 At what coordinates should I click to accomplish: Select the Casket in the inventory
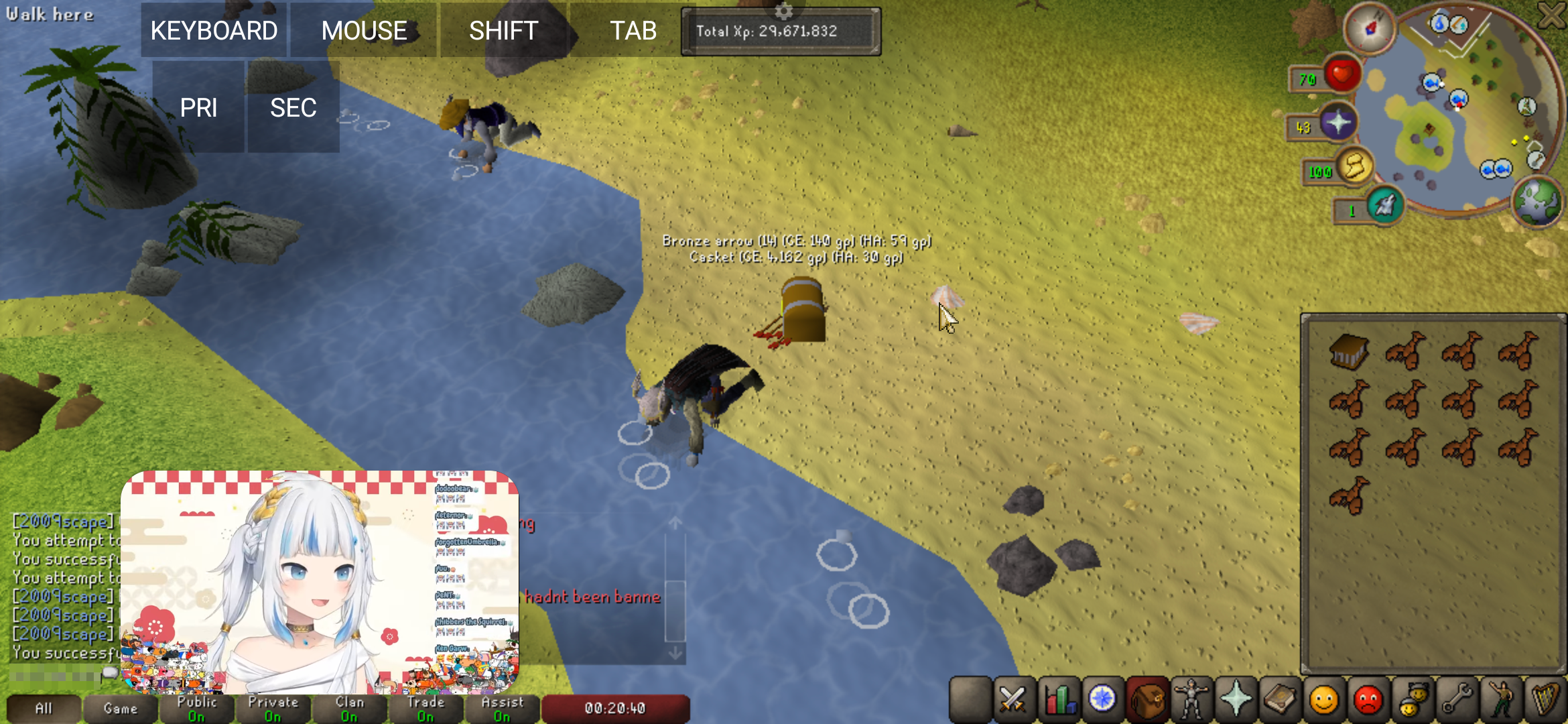point(1349,352)
